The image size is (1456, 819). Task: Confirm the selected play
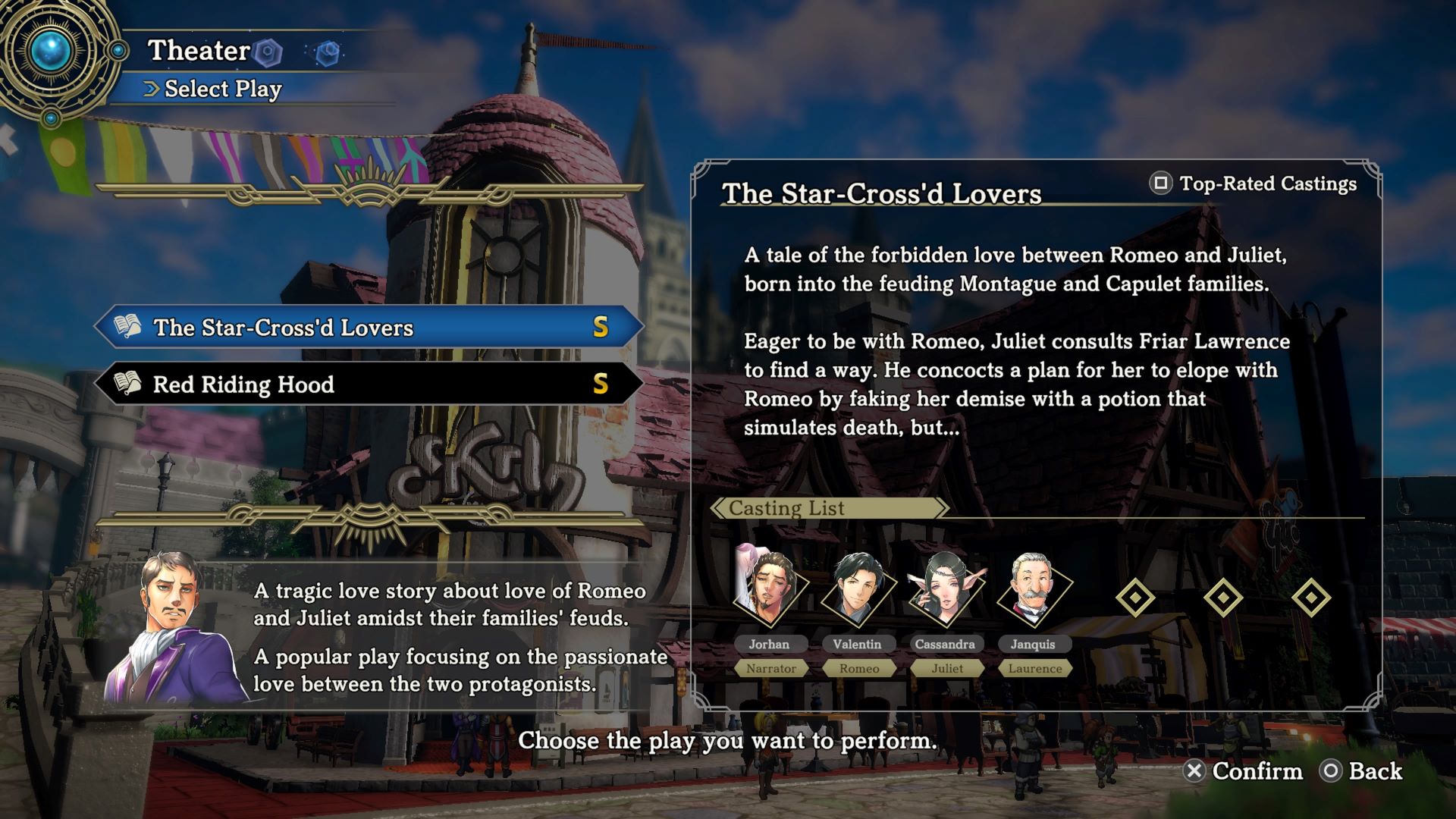pos(1243,771)
